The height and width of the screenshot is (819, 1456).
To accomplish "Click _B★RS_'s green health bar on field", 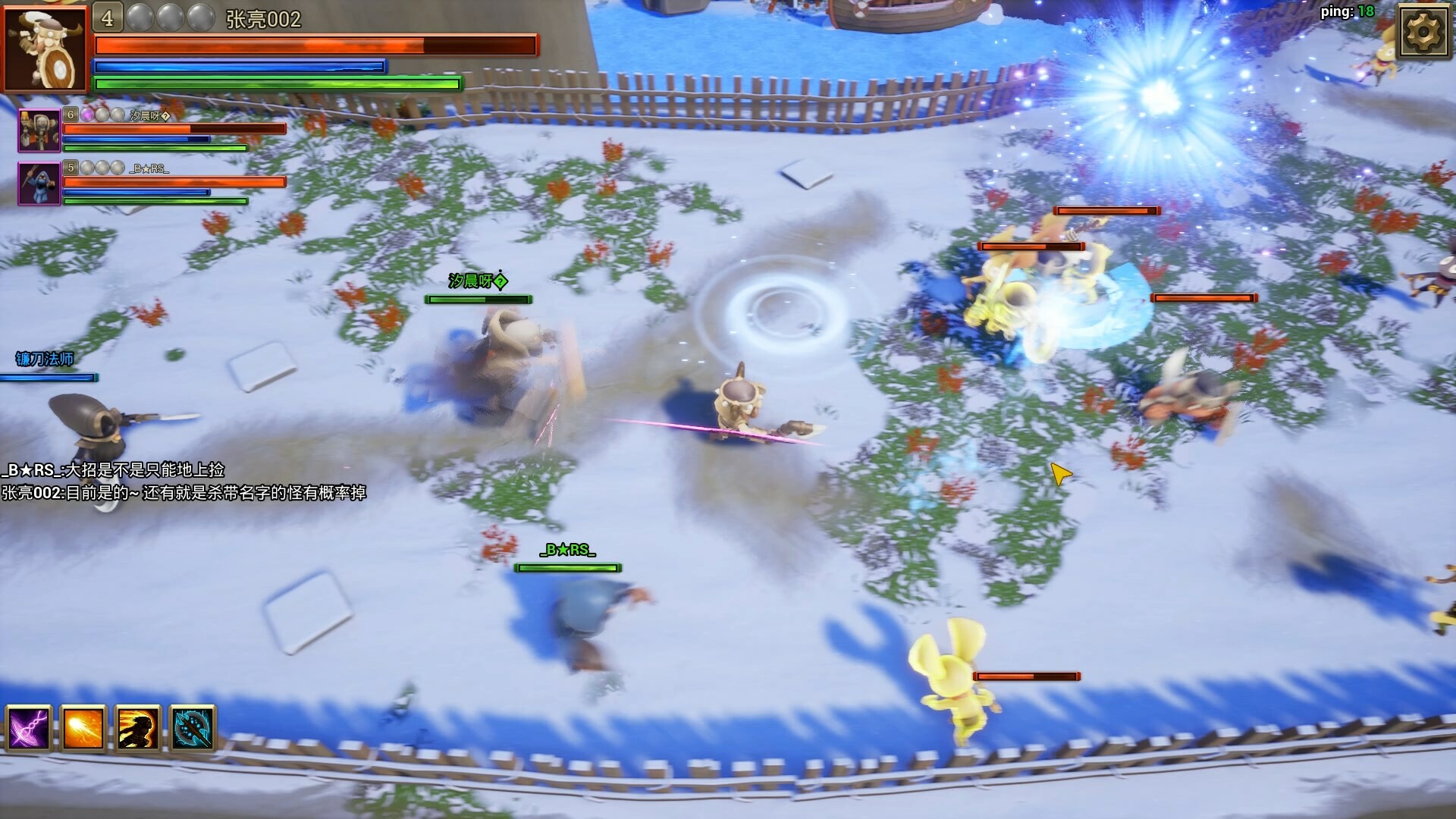I will point(567,566).
